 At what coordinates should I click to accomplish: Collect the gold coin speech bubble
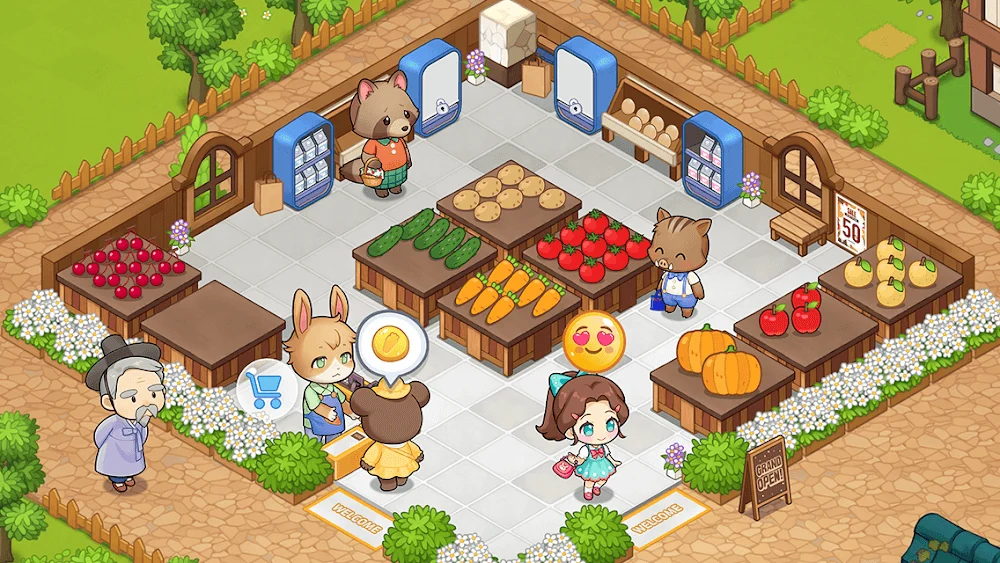[393, 345]
